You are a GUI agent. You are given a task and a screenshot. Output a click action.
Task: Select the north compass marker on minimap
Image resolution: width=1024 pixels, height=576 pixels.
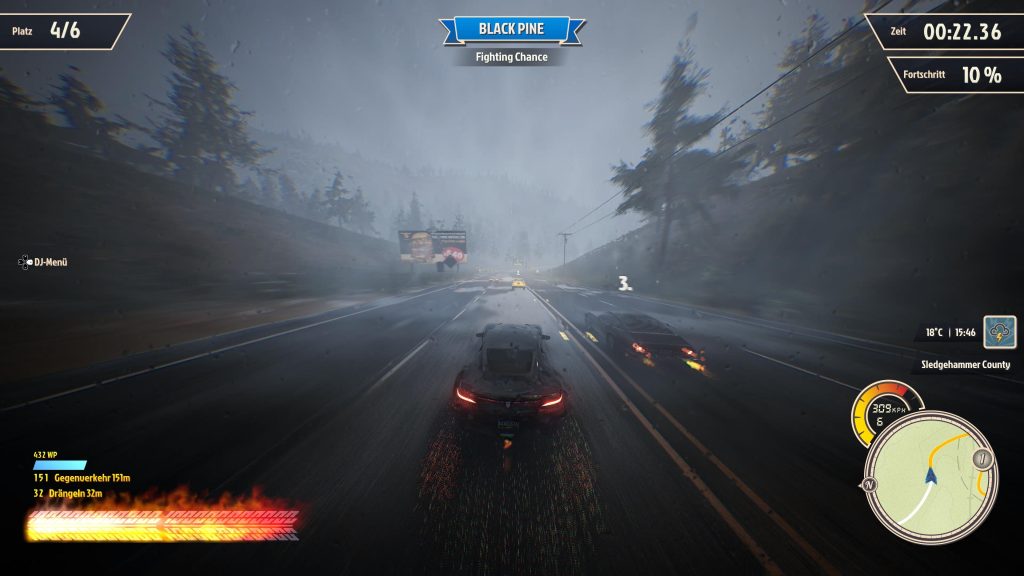click(867, 485)
